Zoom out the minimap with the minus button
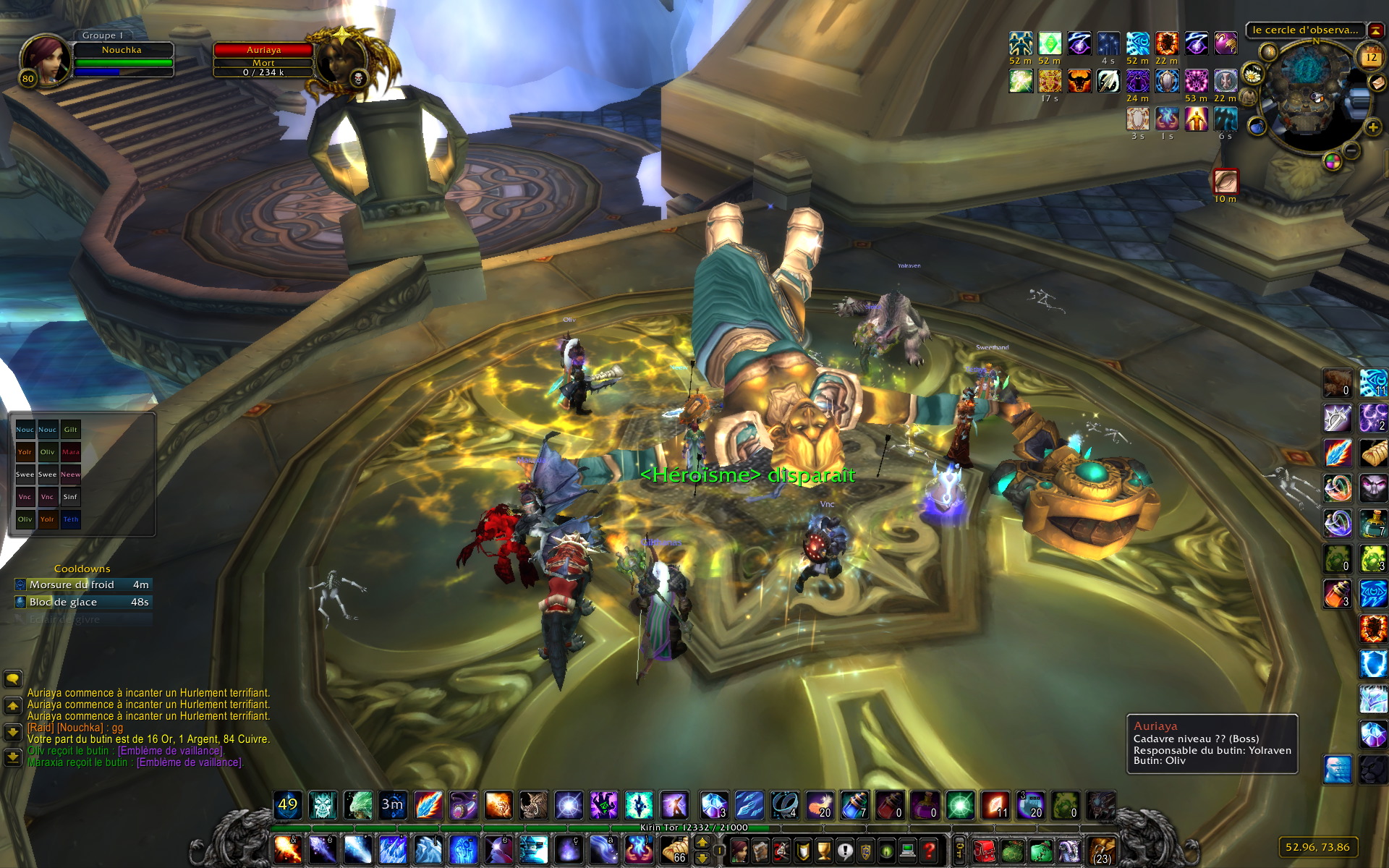The height and width of the screenshot is (868, 1389). [1351, 151]
